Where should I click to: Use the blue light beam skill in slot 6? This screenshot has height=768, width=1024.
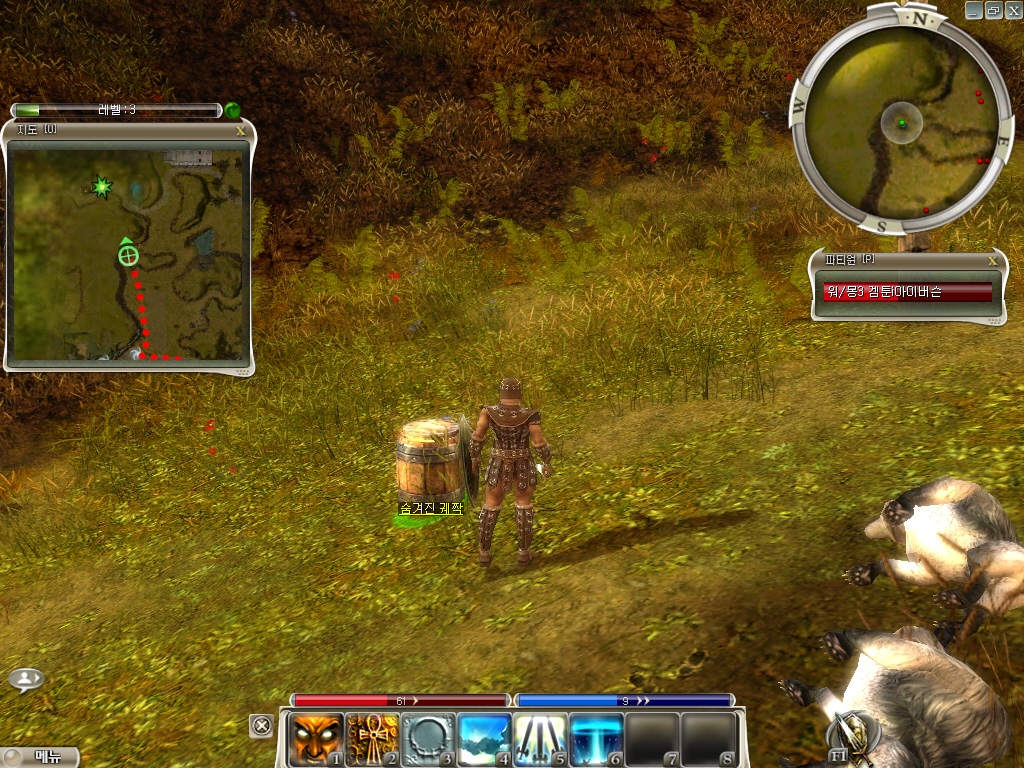[596, 738]
